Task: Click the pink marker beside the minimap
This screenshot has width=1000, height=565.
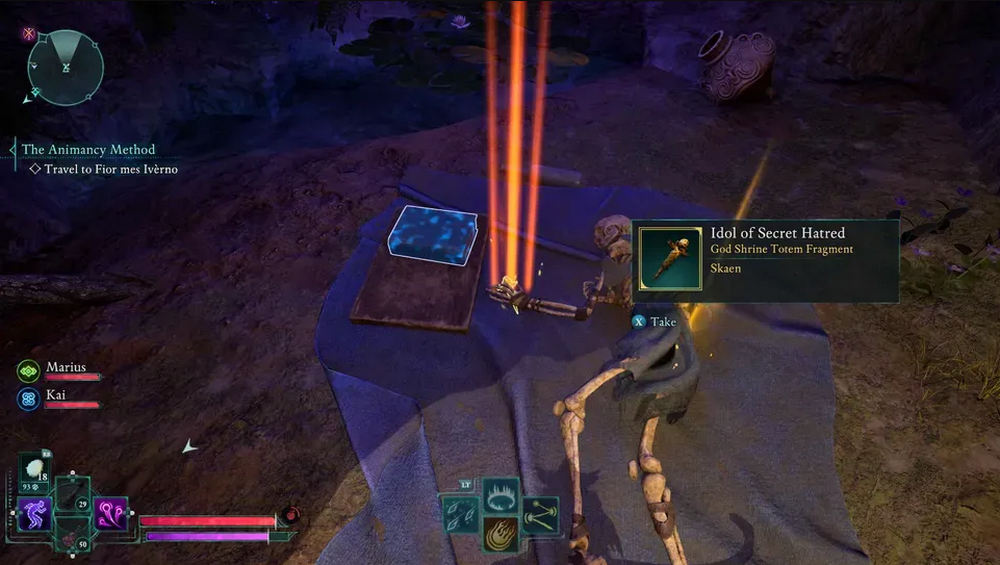Action: click(29, 33)
